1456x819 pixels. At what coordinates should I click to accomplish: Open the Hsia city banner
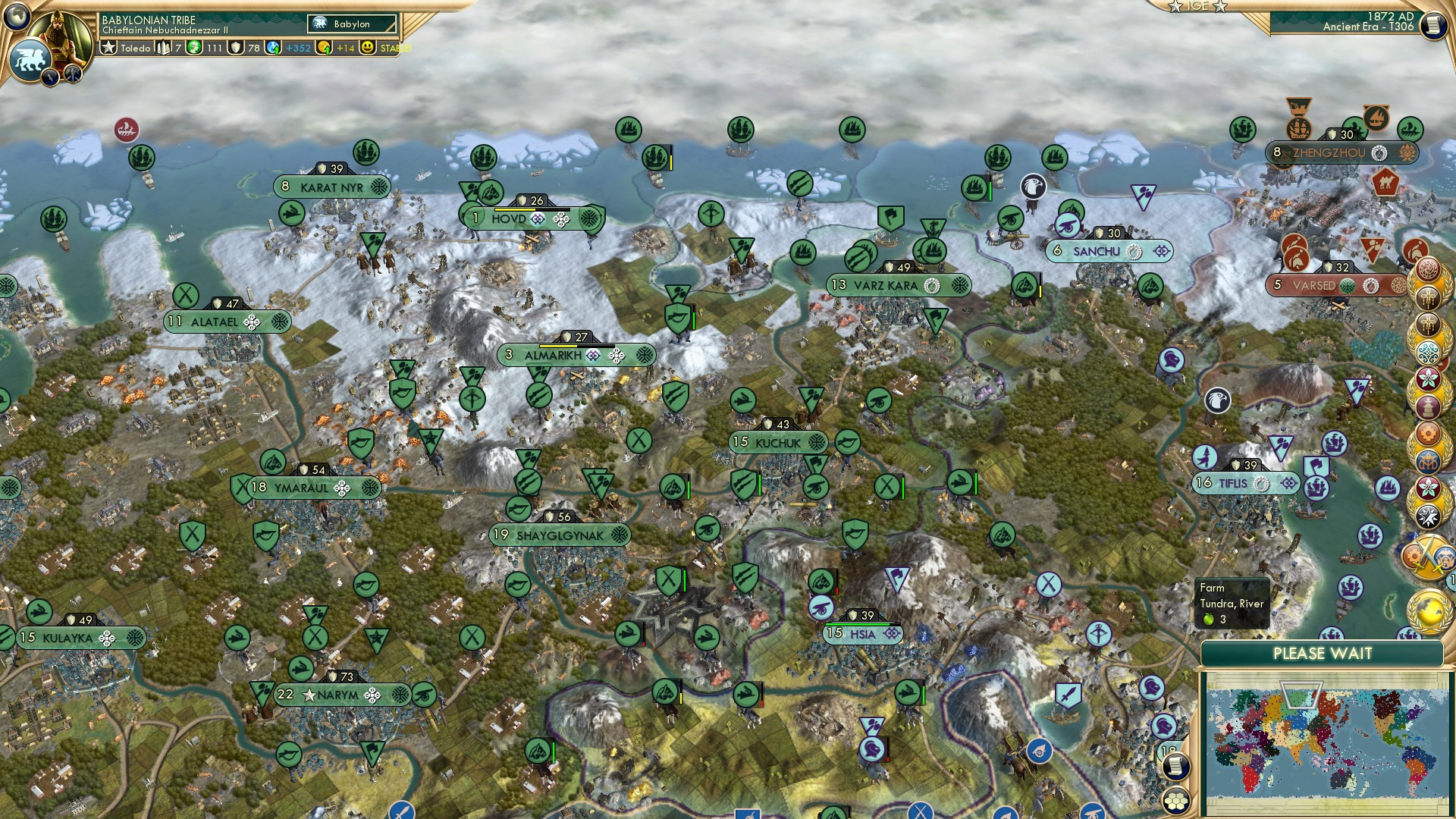click(863, 634)
